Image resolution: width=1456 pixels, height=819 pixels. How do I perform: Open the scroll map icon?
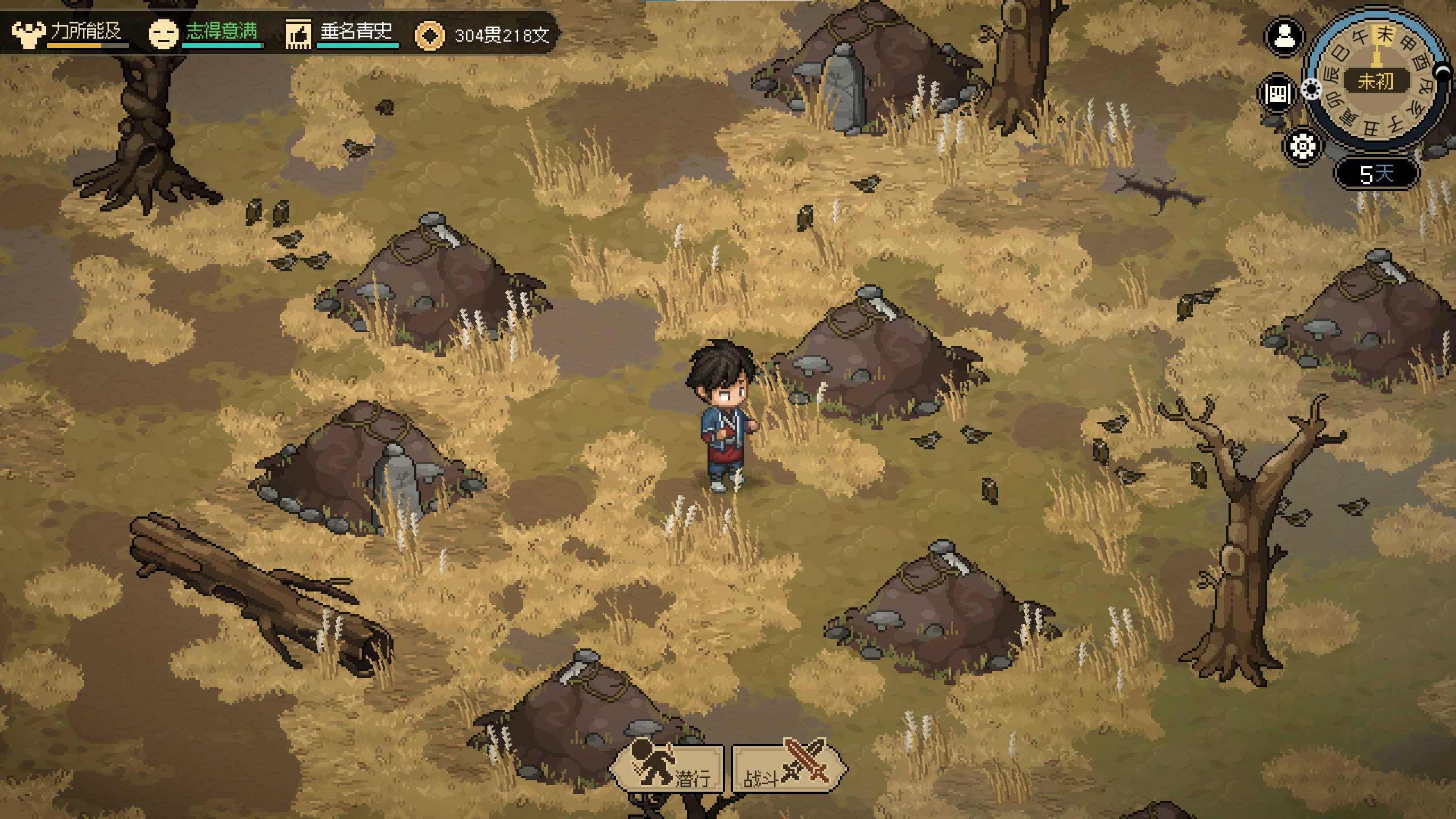1277,93
